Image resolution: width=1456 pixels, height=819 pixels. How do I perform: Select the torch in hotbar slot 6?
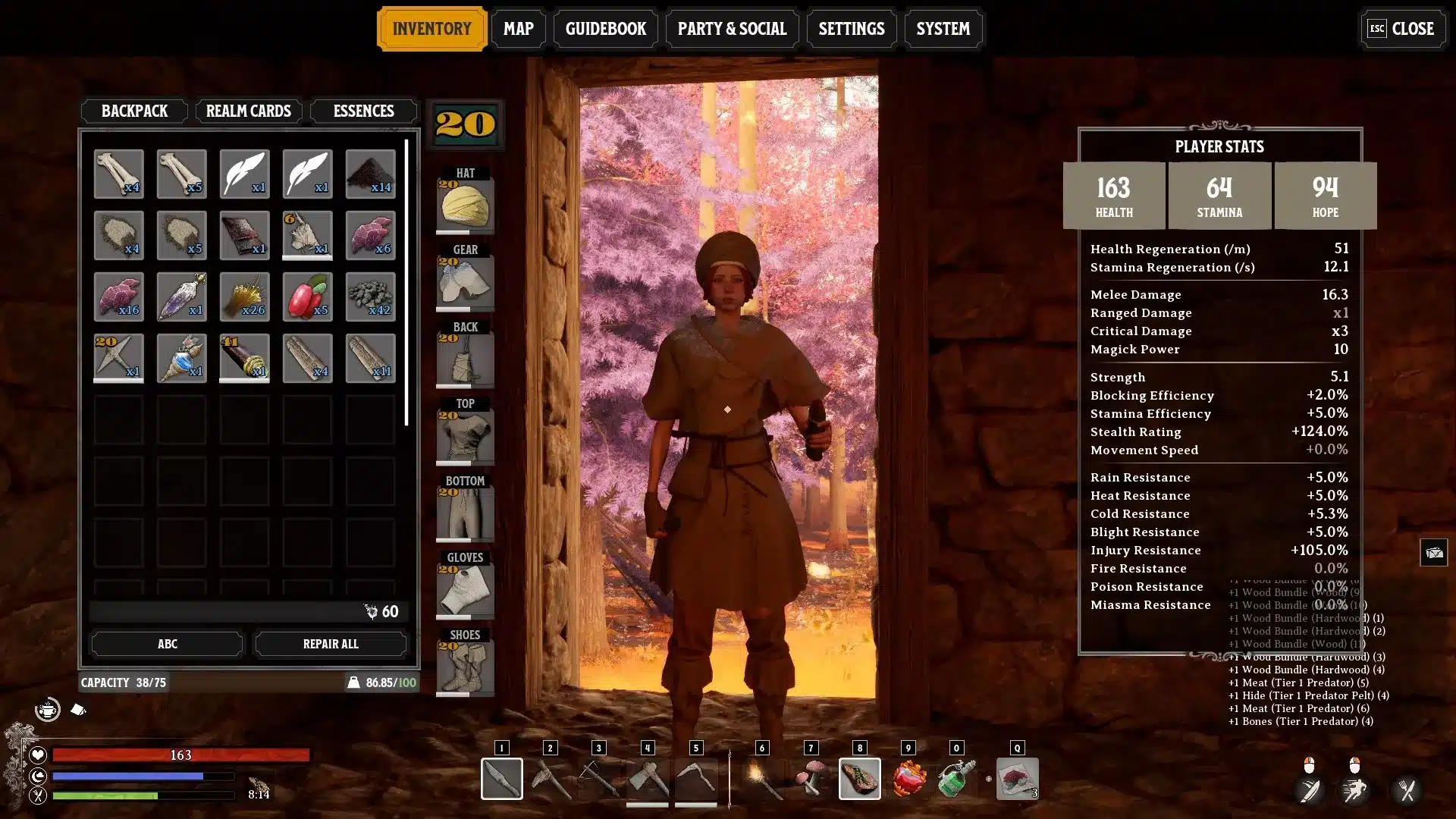(x=762, y=778)
